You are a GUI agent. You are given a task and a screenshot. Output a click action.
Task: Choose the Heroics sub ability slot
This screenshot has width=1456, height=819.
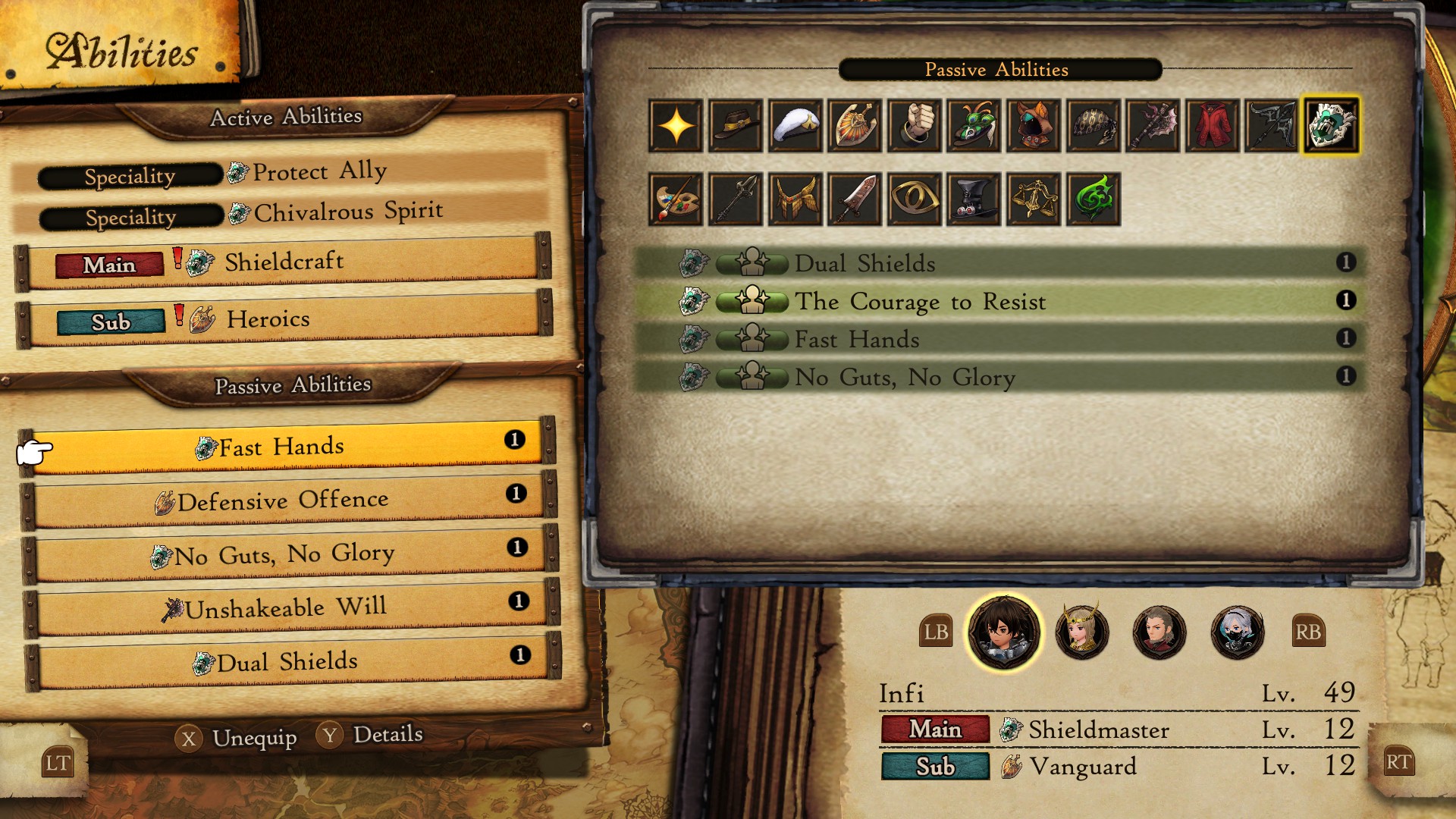point(284,319)
